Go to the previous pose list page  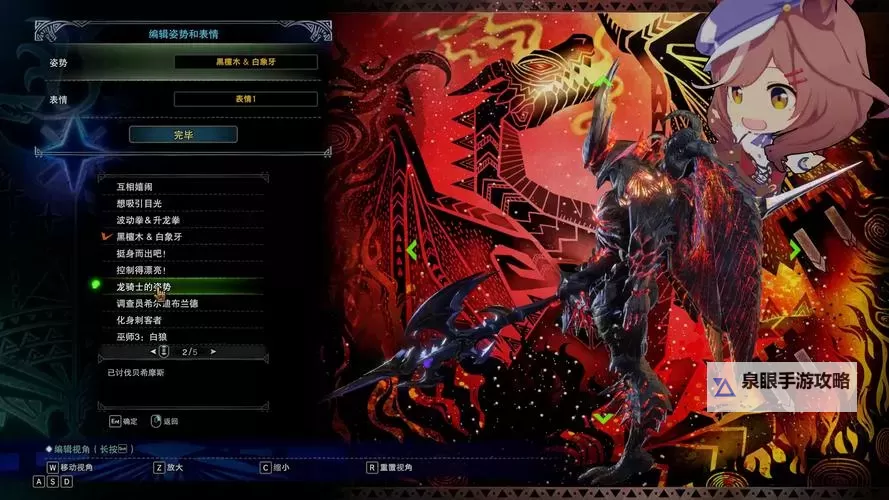coord(153,352)
